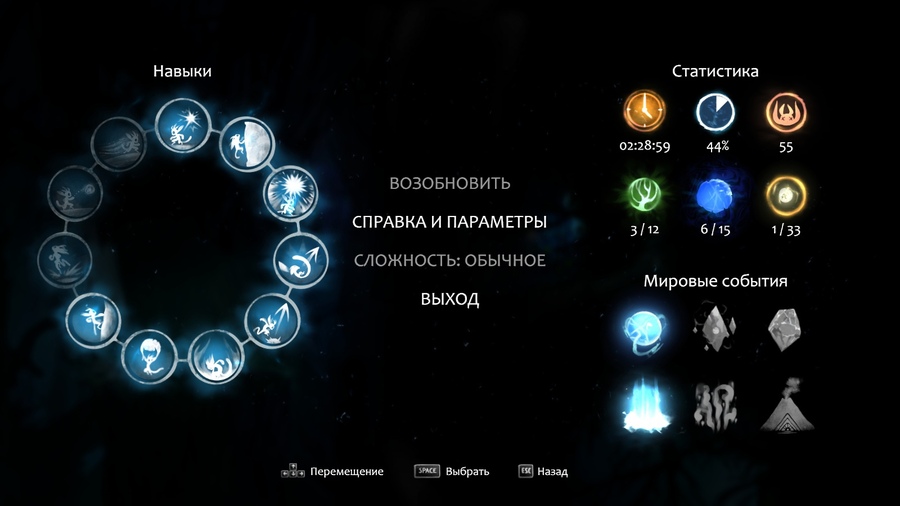Select the locked Light Burst orb-throw skill
900x506 pixels.
pos(76,194)
